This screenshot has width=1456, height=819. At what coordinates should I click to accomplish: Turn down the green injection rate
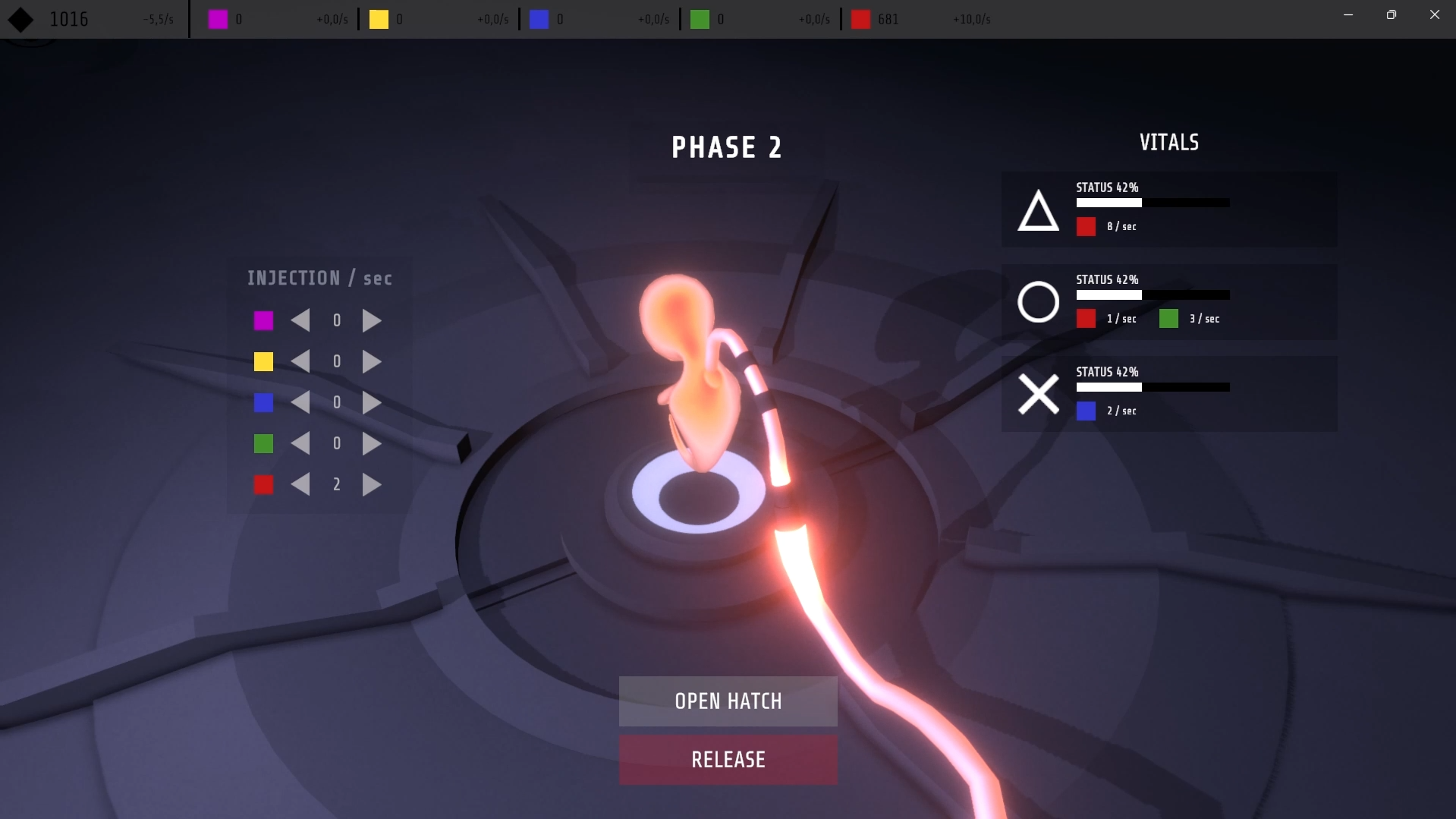[300, 444]
